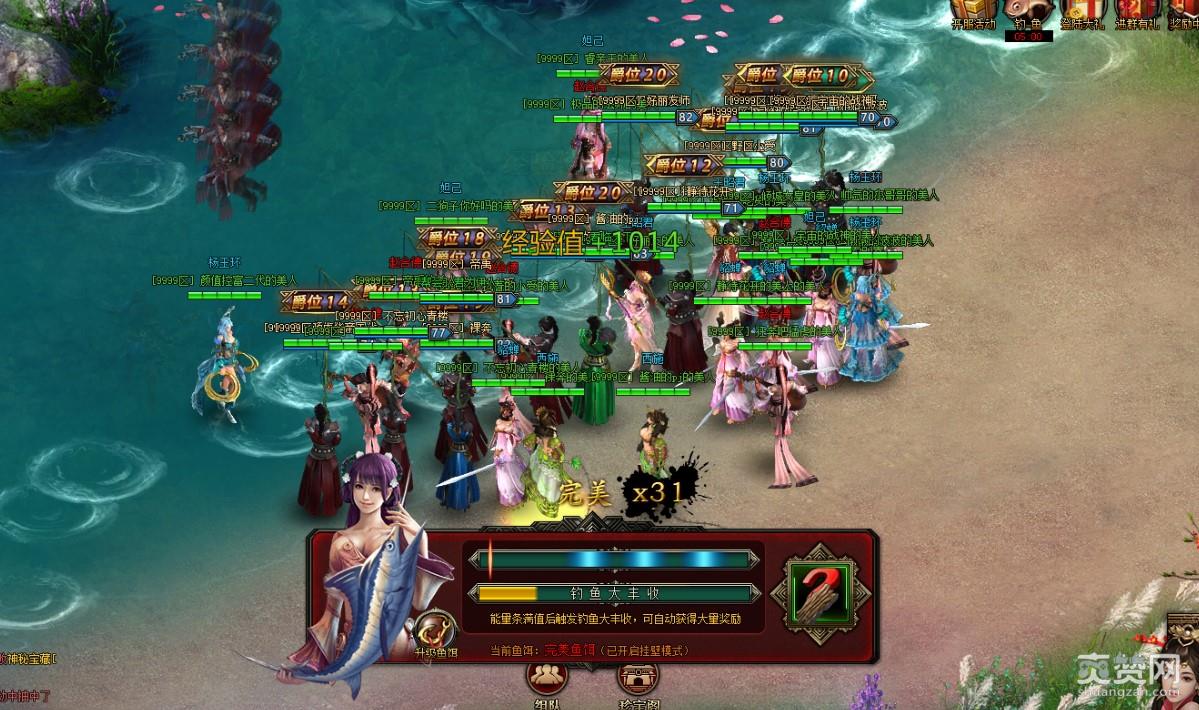Screen dimensions: 1199x710
Task: Open the 进群有礼 group gift icon
Action: click(x=1135, y=13)
